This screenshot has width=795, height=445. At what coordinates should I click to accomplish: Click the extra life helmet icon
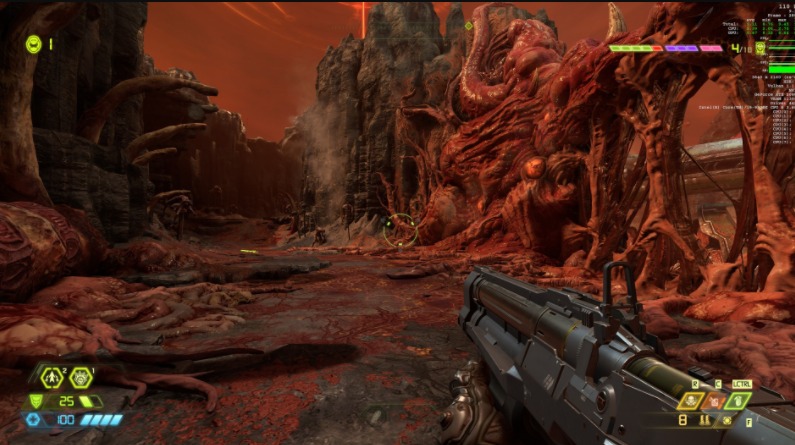(33, 44)
